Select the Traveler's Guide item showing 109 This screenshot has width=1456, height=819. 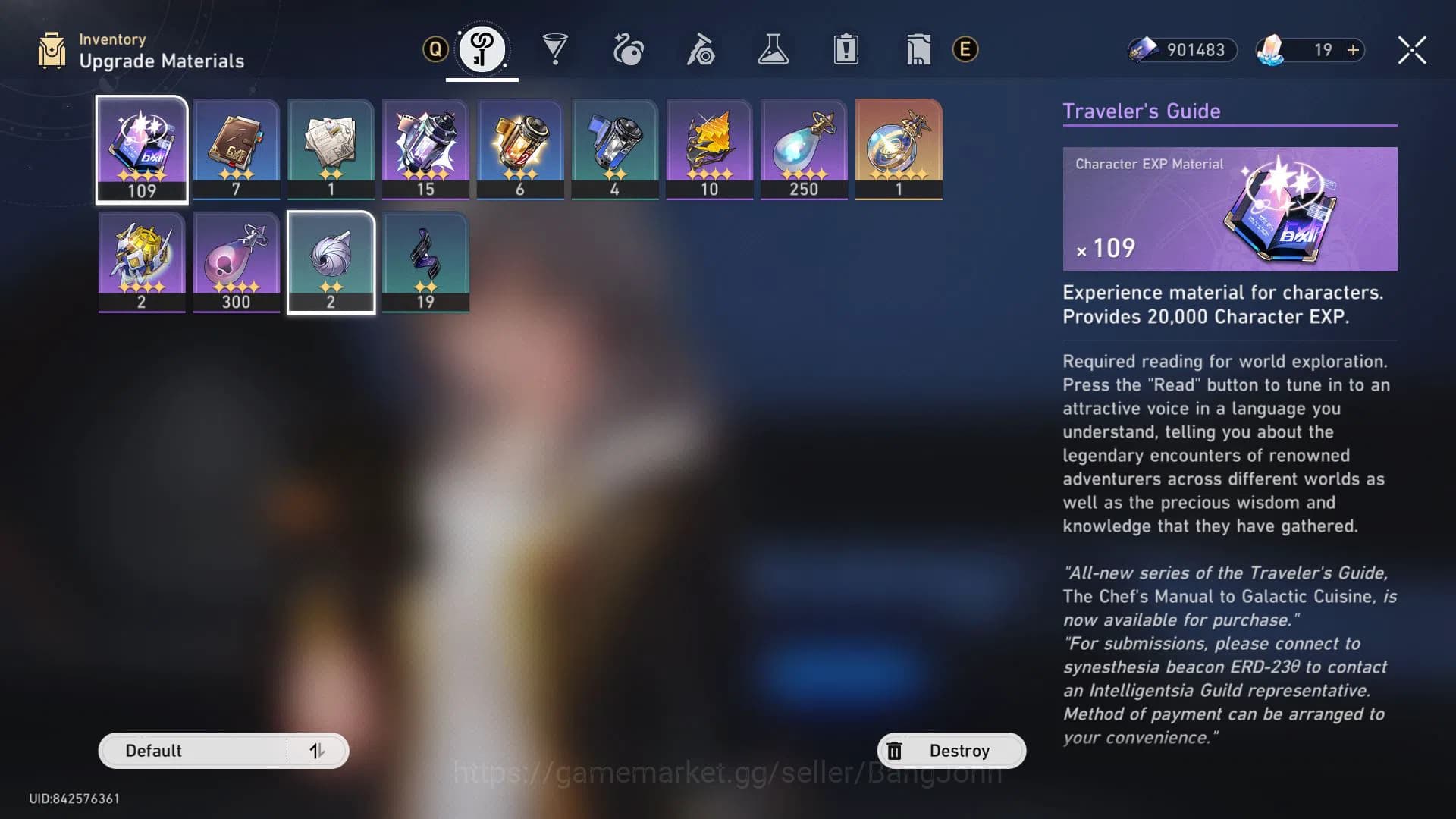(x=142, y=149)
